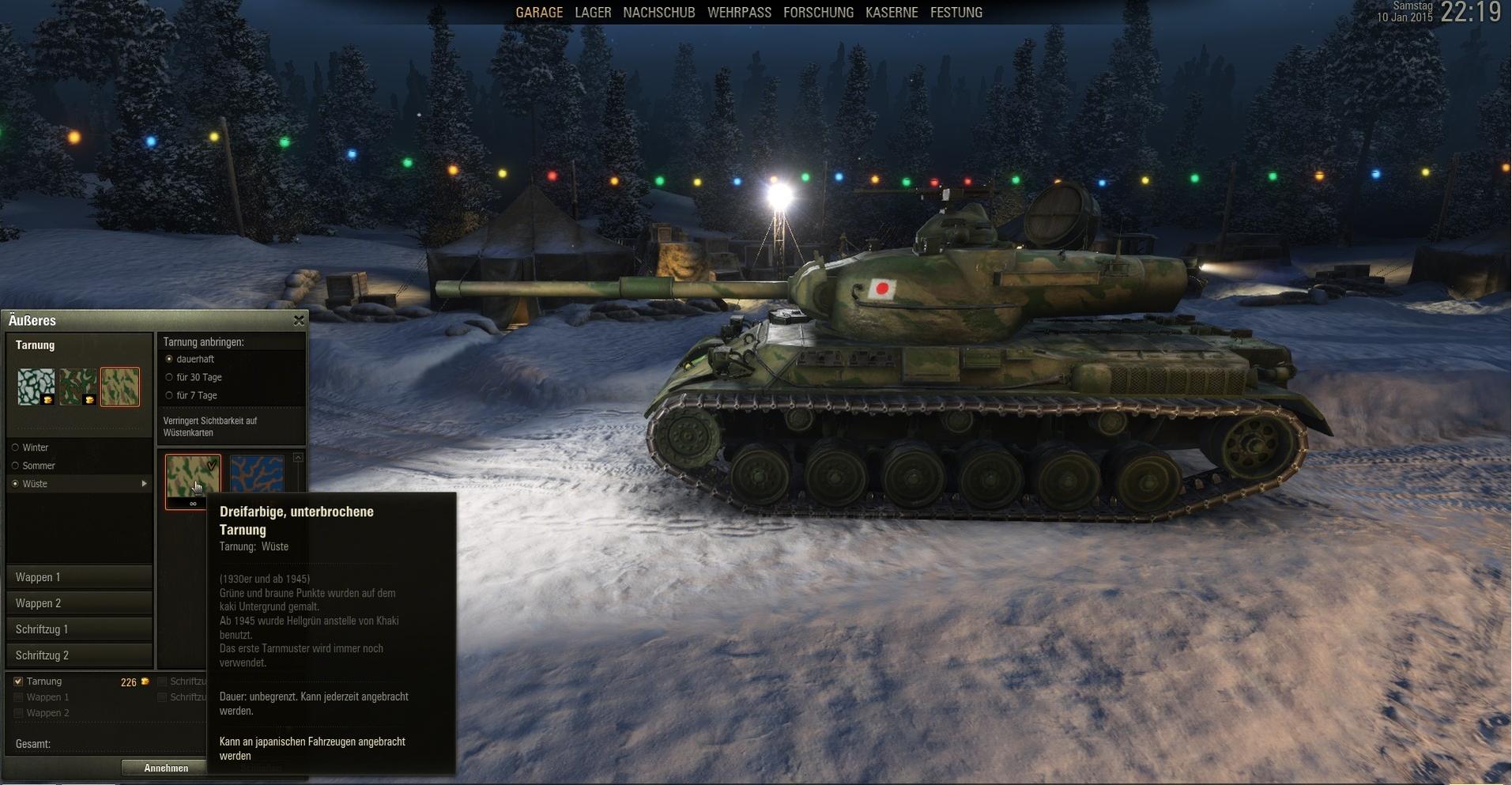This screenshot has width=1512, height=785.
Task: Confirm with the Annehmen button
Action: (166, 768)
